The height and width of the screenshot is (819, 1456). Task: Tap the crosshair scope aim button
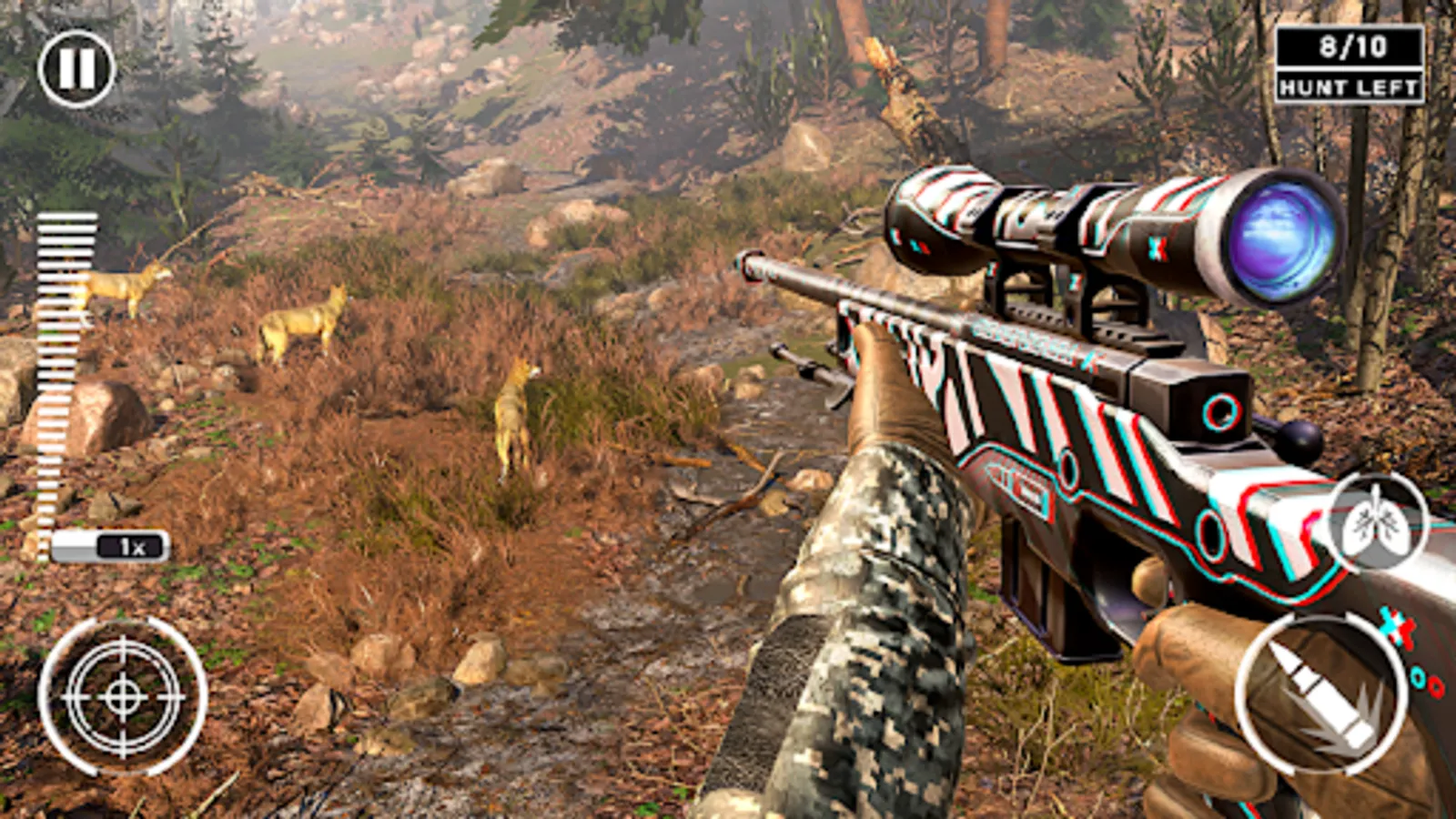click(x=123, y=696)
